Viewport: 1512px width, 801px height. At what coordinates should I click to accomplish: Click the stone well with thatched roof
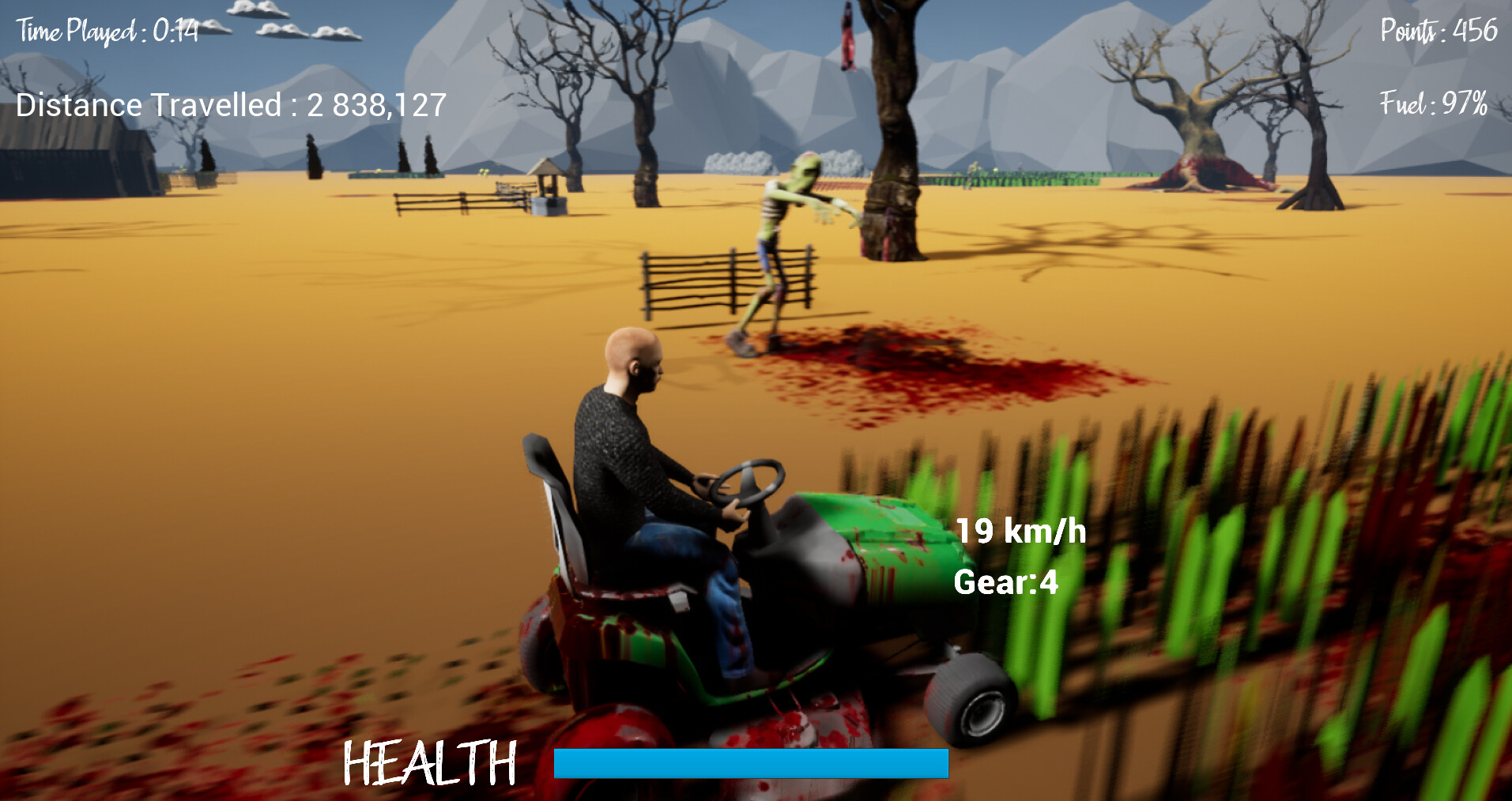tap(548, 187)
